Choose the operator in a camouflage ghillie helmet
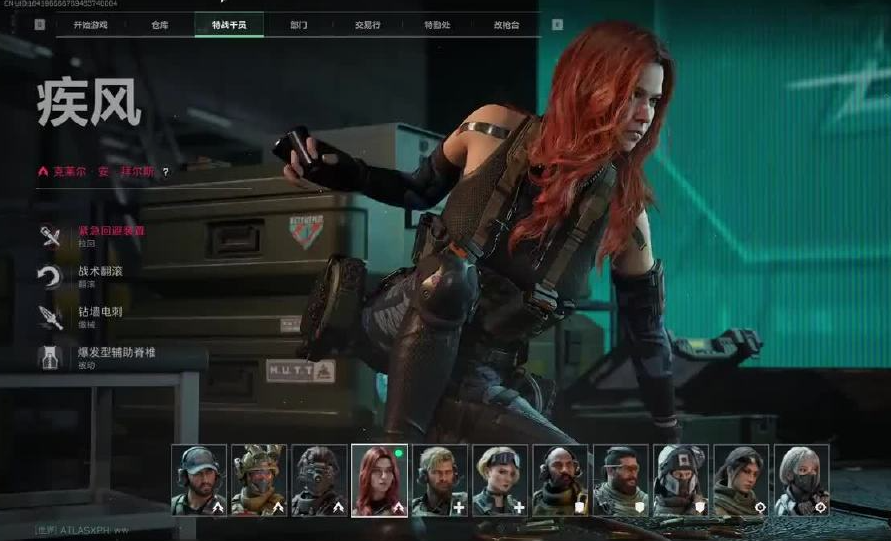This screenshot has width=891, height=541. tap(259, 480)
